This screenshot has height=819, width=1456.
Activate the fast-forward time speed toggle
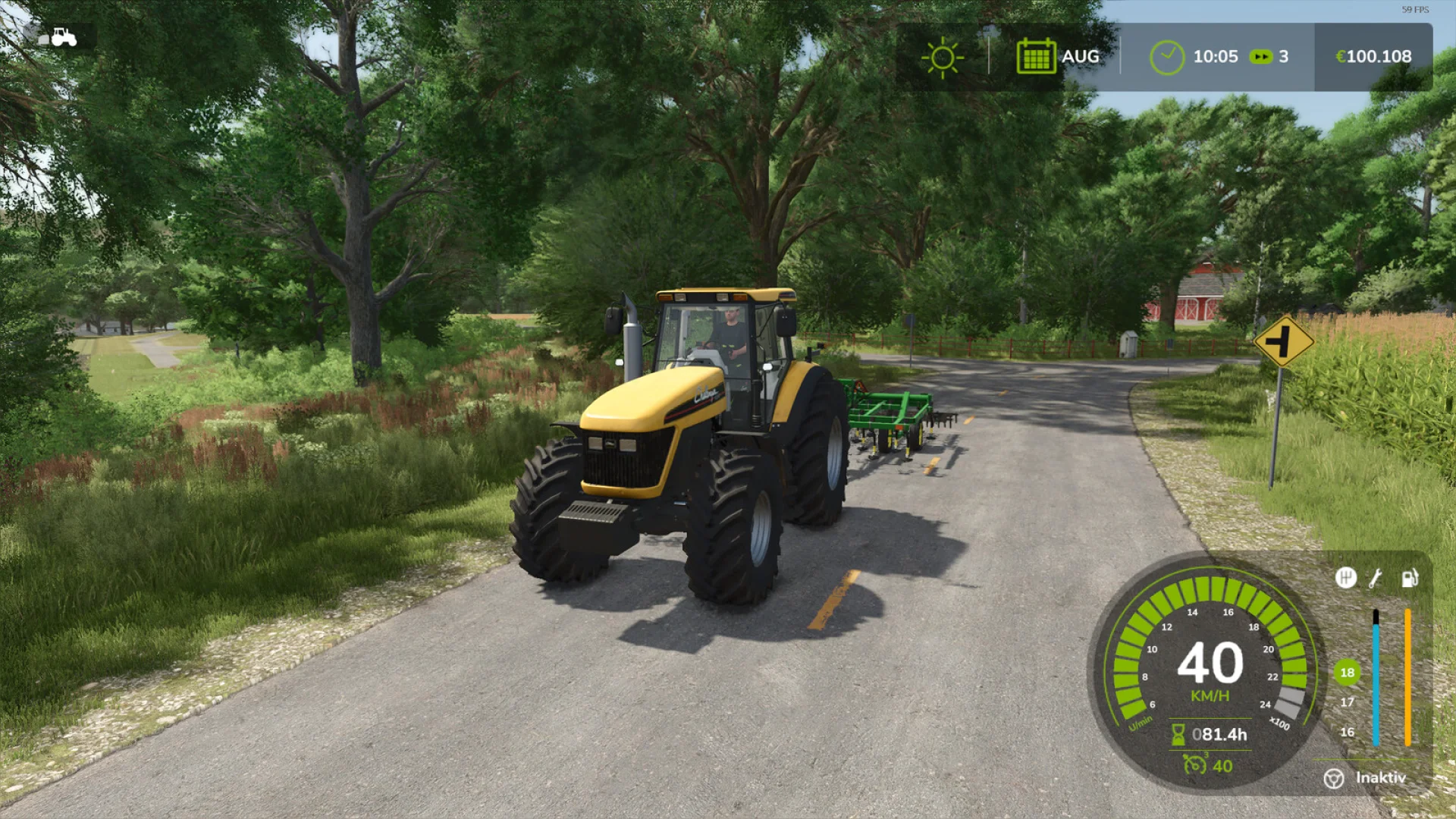(1261, 56)
